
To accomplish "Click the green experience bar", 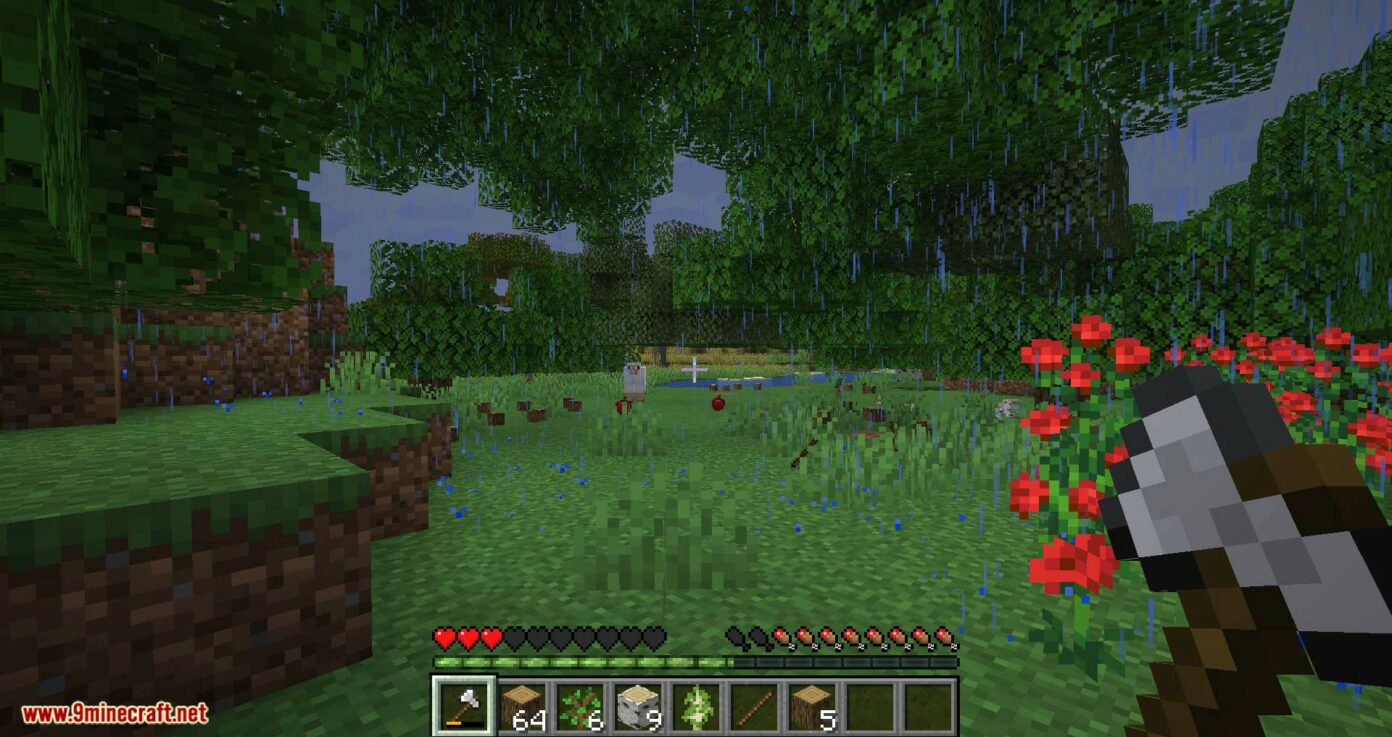I will tap(600, 661).
